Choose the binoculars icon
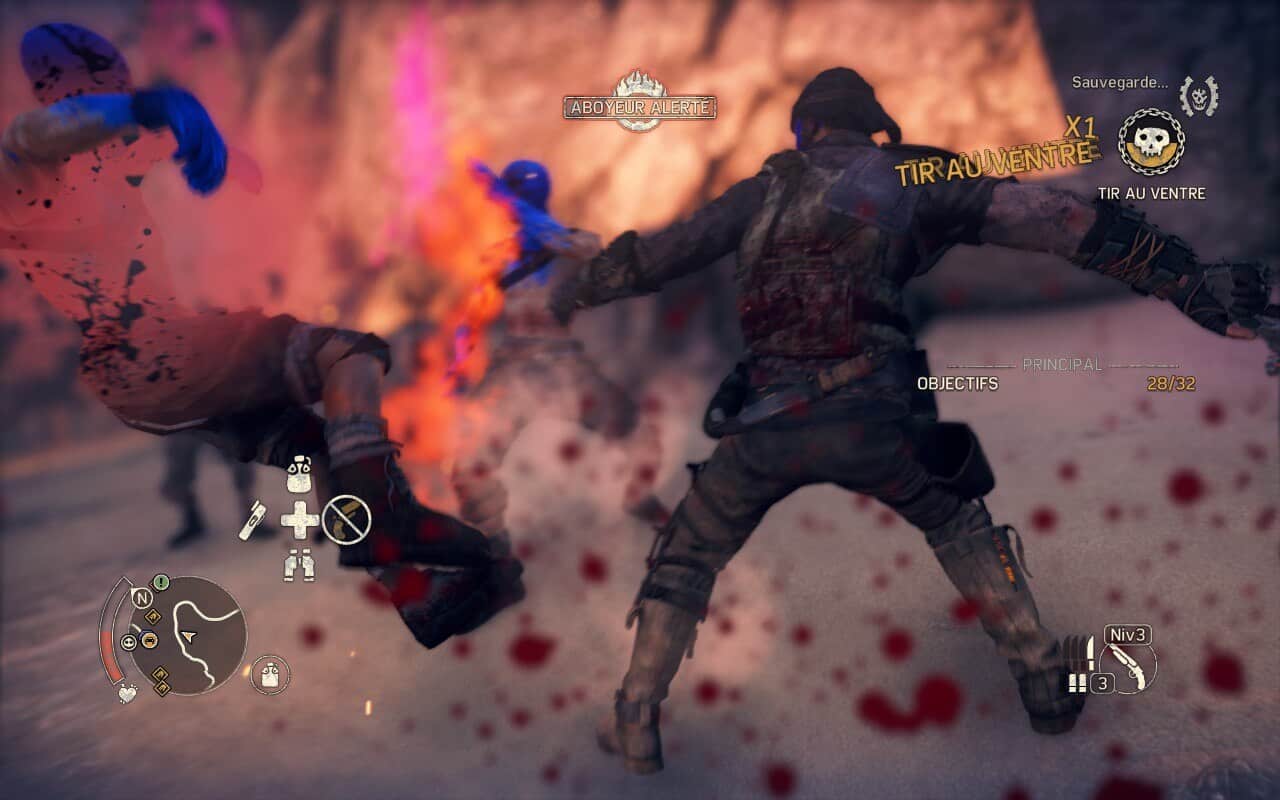Viewport: 1280px width, 800px height. click(x=299, y=565)
